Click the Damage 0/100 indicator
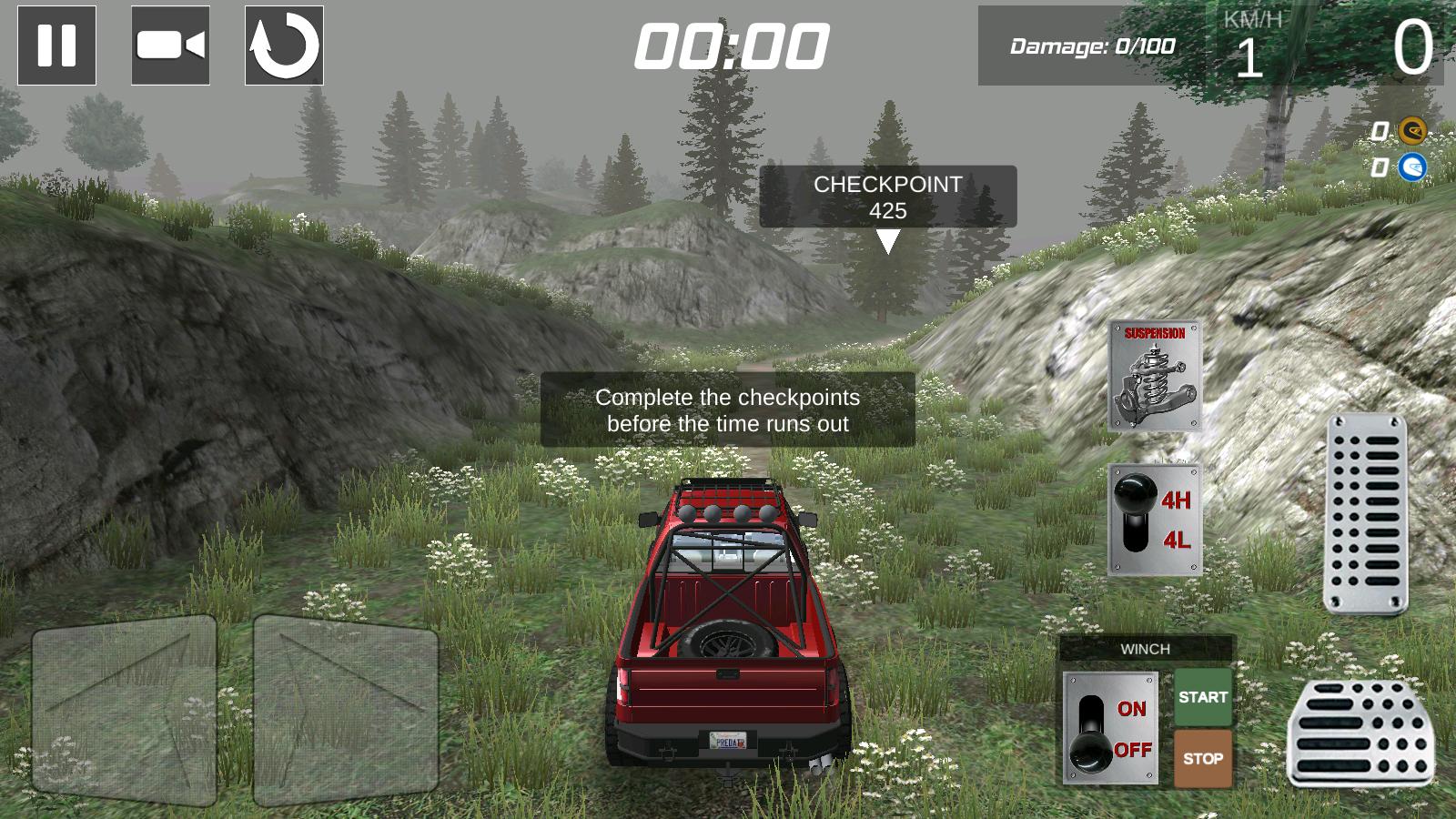Image resolution: width=1456 pixels, height=819 pixels. (1093, 44)
